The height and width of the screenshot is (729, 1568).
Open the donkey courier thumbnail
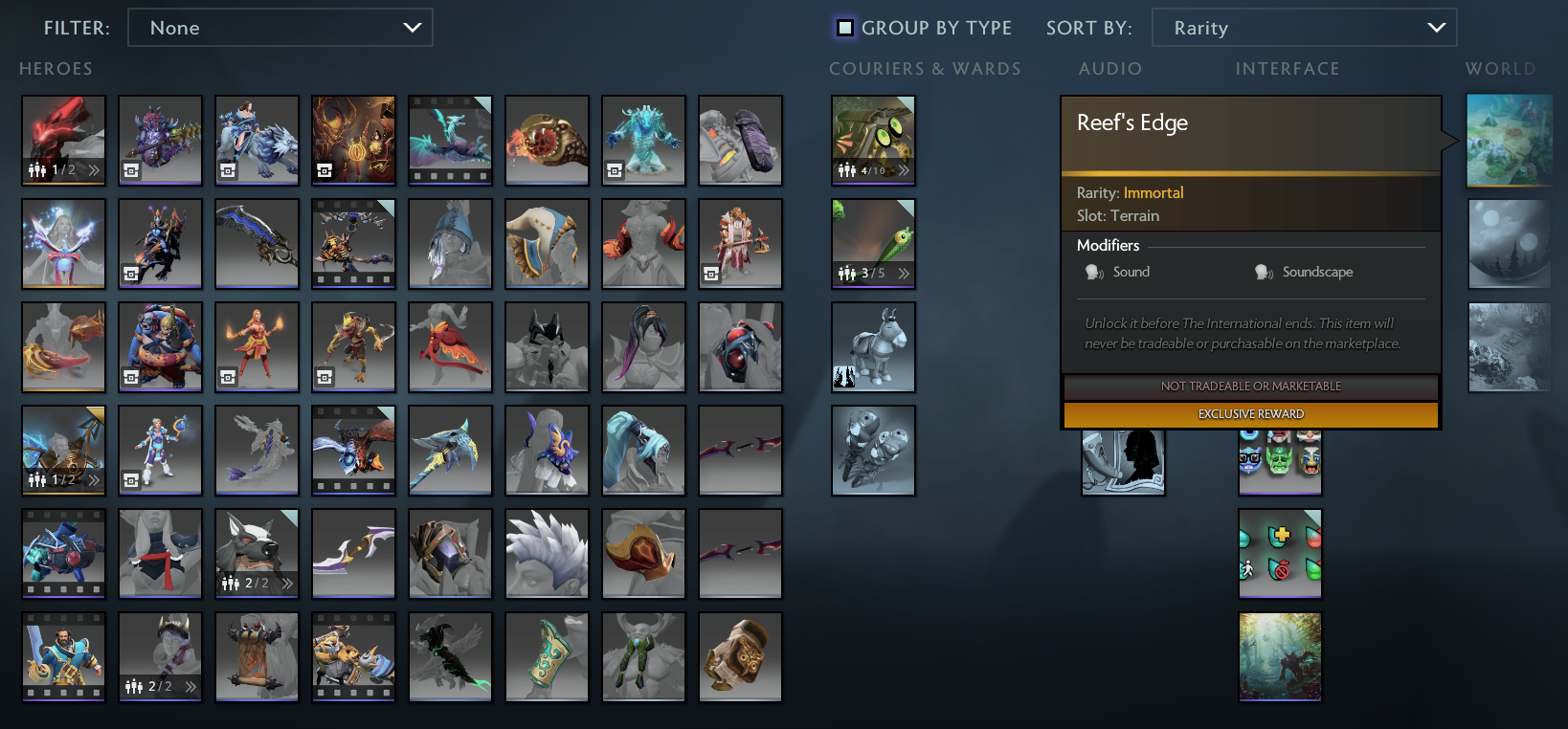pyautogui.click(x=873, y=347)
